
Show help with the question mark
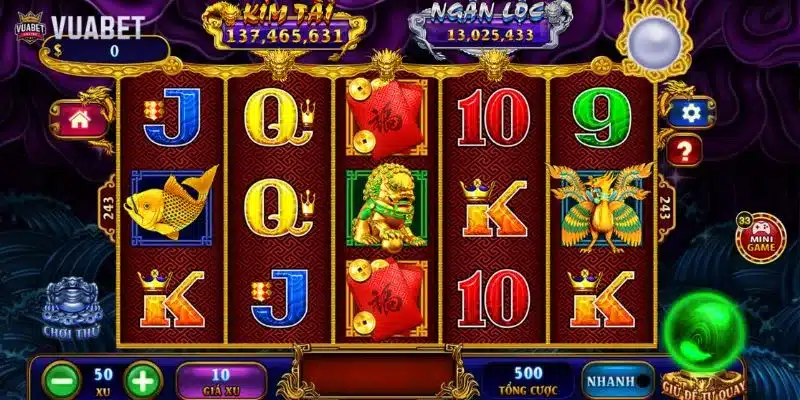685,151
